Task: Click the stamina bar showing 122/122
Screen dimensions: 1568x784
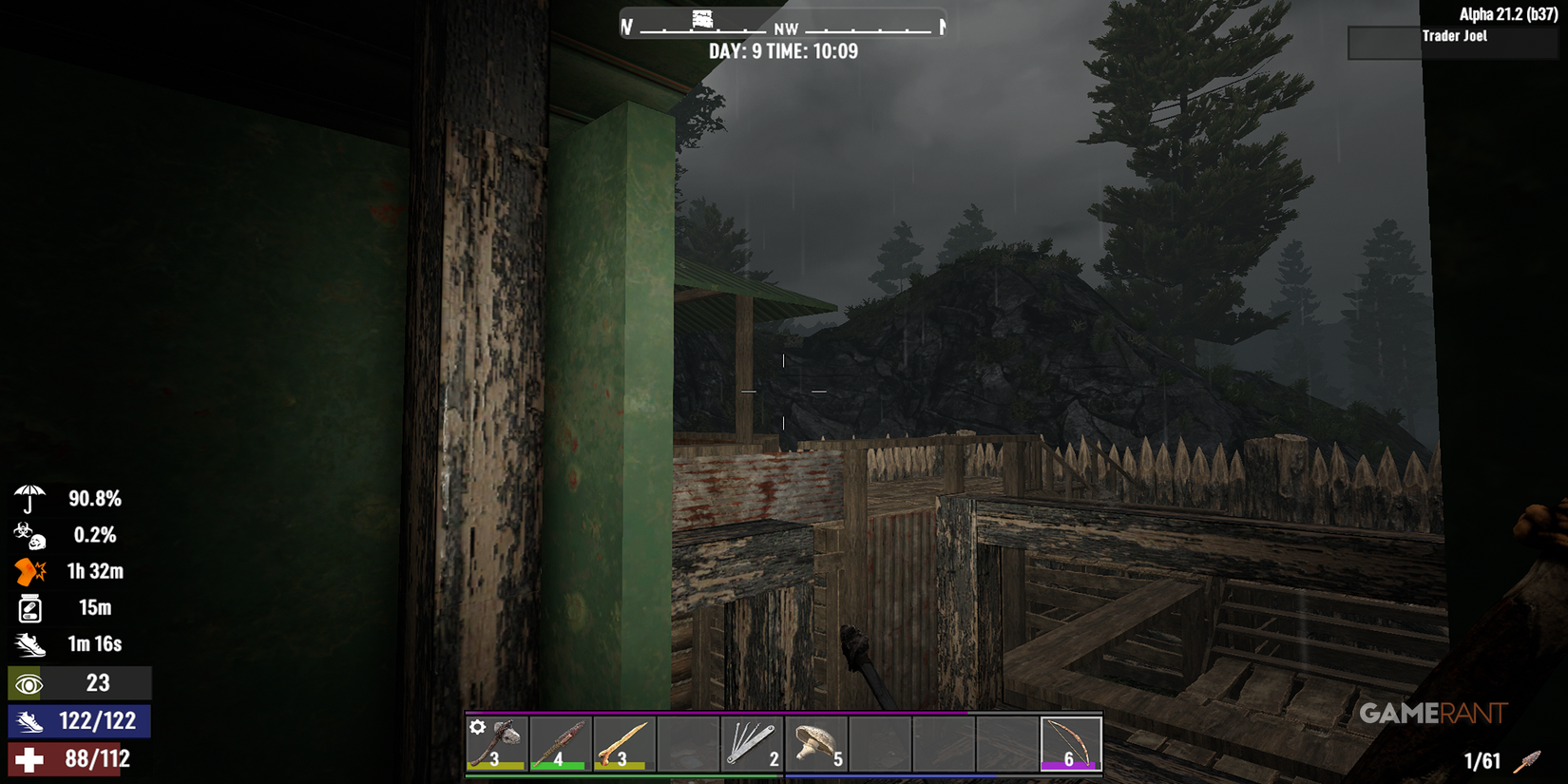Action: pyautogui.click(x=95, y=721)
